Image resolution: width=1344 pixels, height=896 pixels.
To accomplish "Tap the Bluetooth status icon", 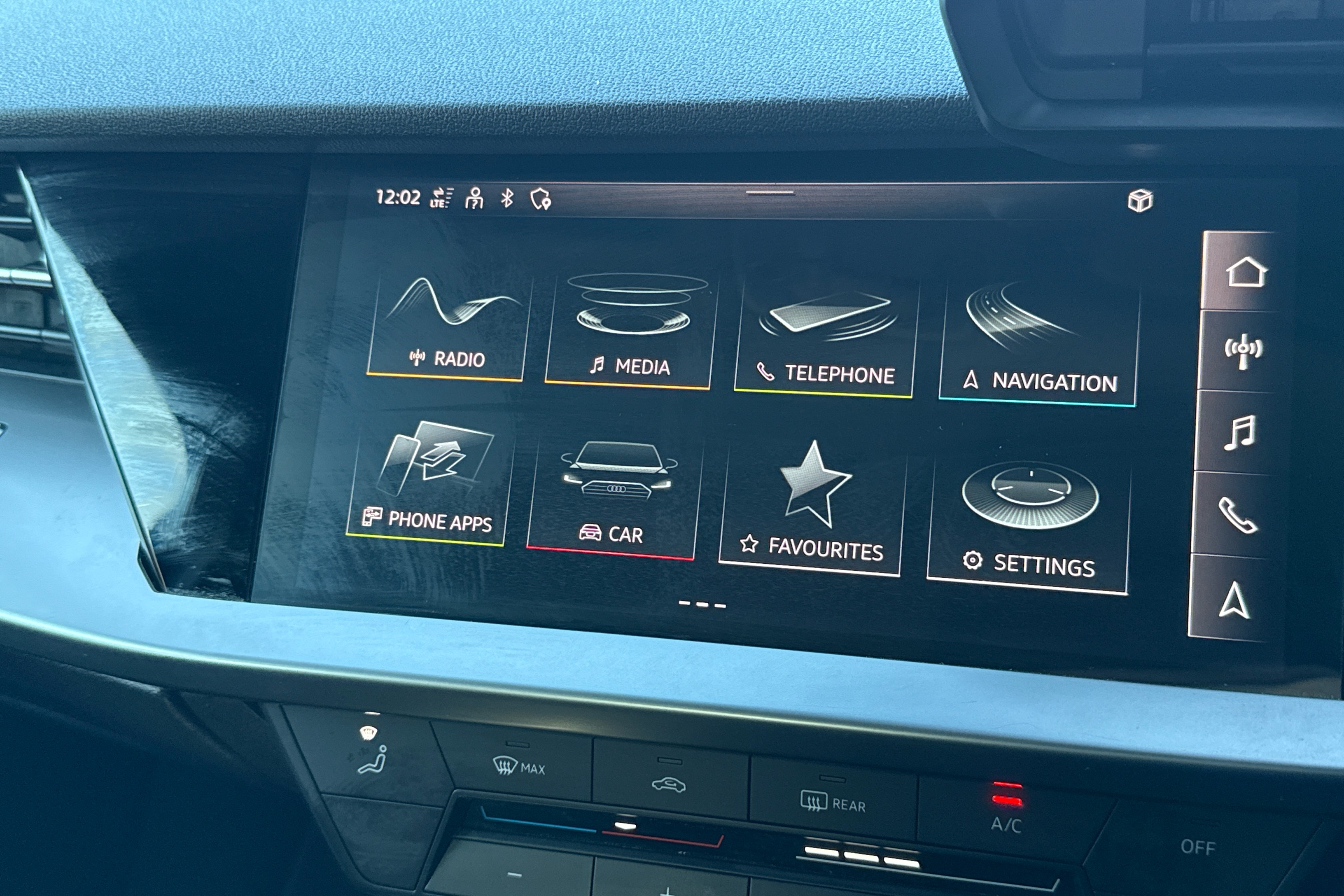I will [x=507, y=198].
